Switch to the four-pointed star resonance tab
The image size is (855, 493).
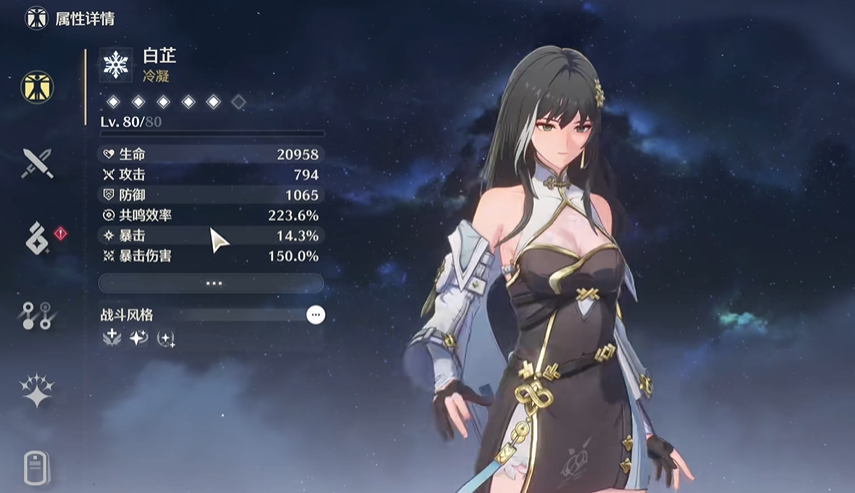coord(37,391)
